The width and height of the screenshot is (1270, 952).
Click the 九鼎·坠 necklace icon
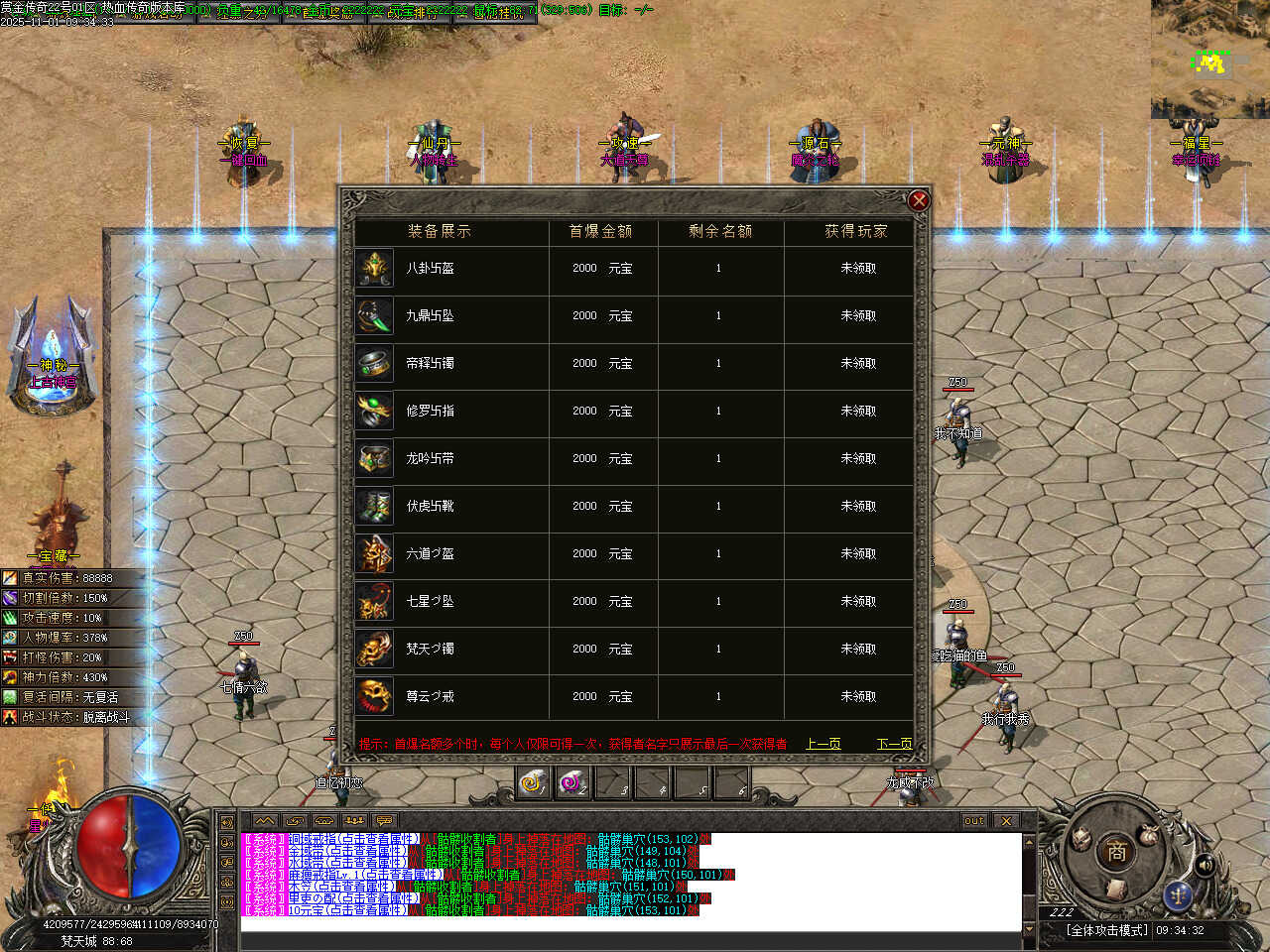pyautogui.click(x=375, y=316)
